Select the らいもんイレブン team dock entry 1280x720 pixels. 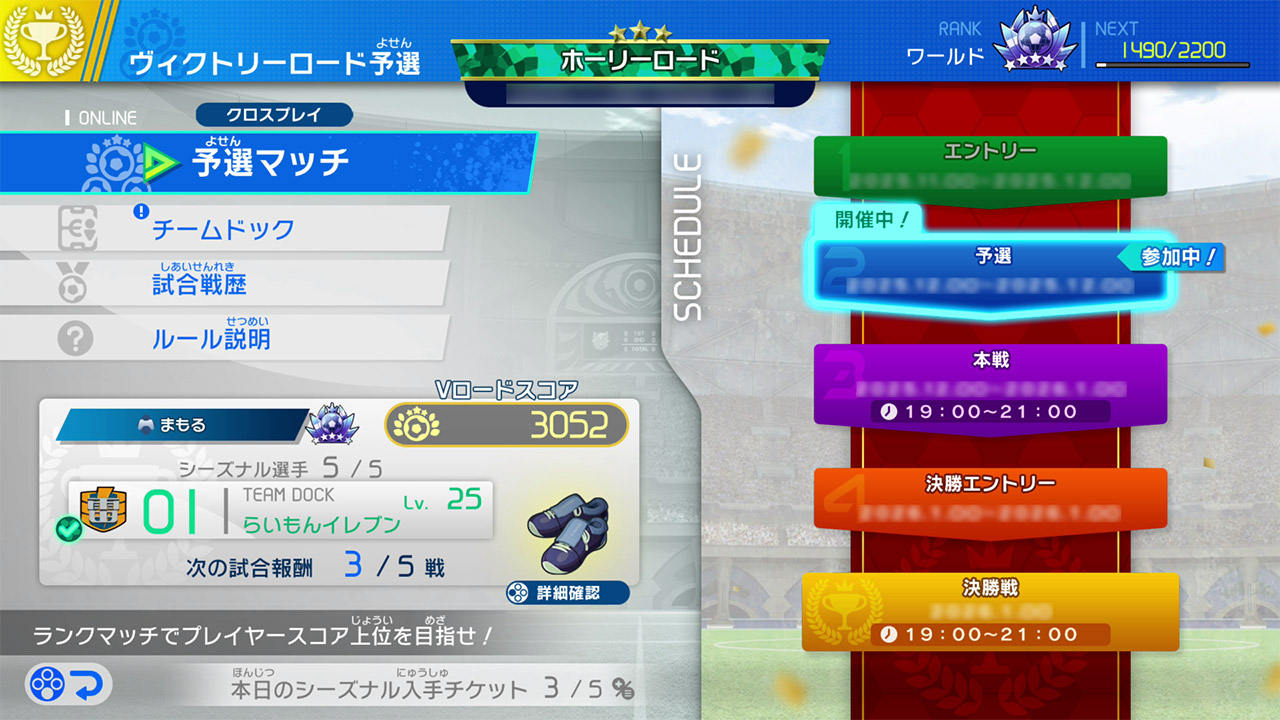coord(280,510)
